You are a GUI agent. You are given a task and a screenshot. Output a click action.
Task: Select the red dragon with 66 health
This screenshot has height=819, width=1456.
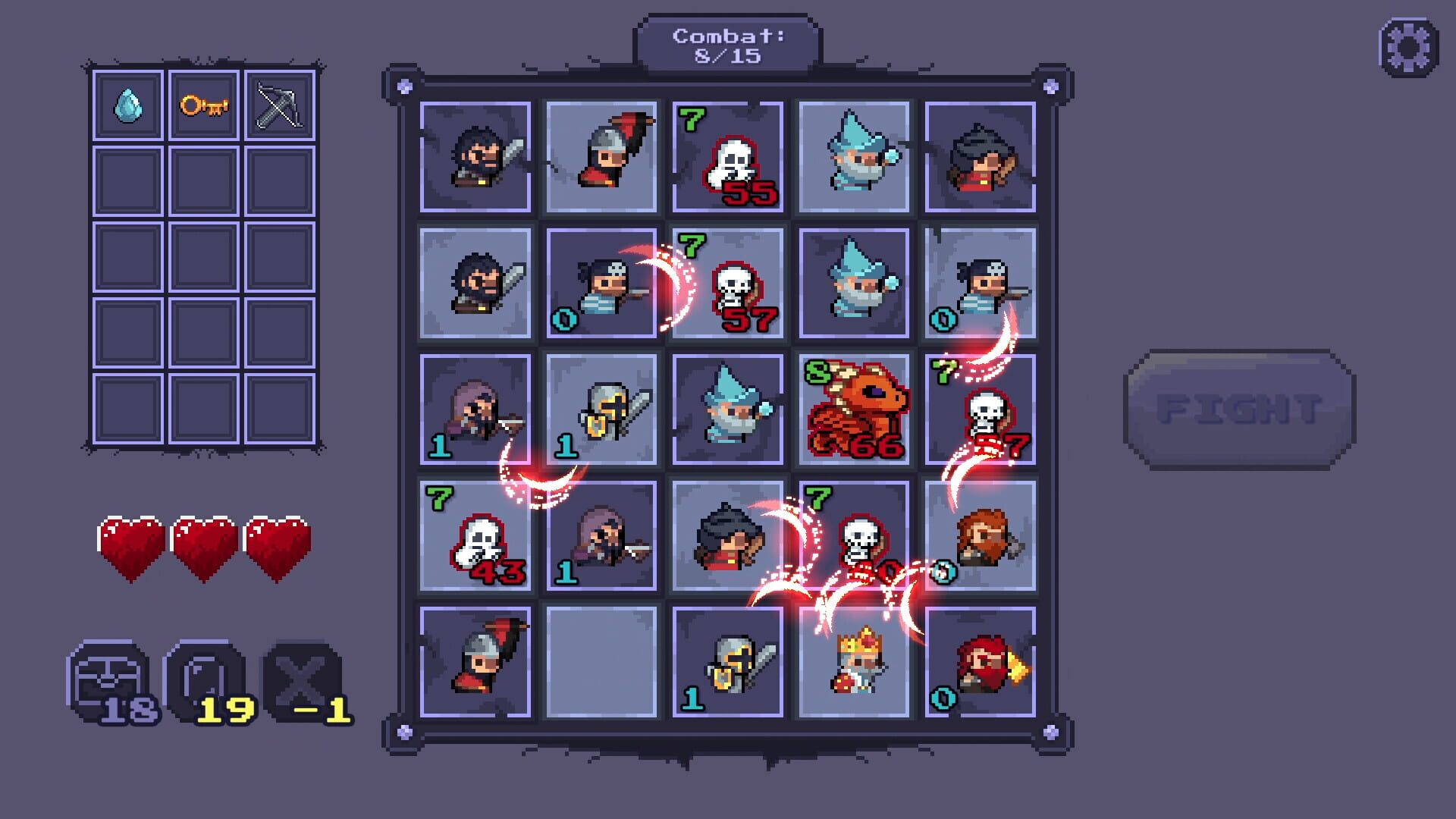855,409
